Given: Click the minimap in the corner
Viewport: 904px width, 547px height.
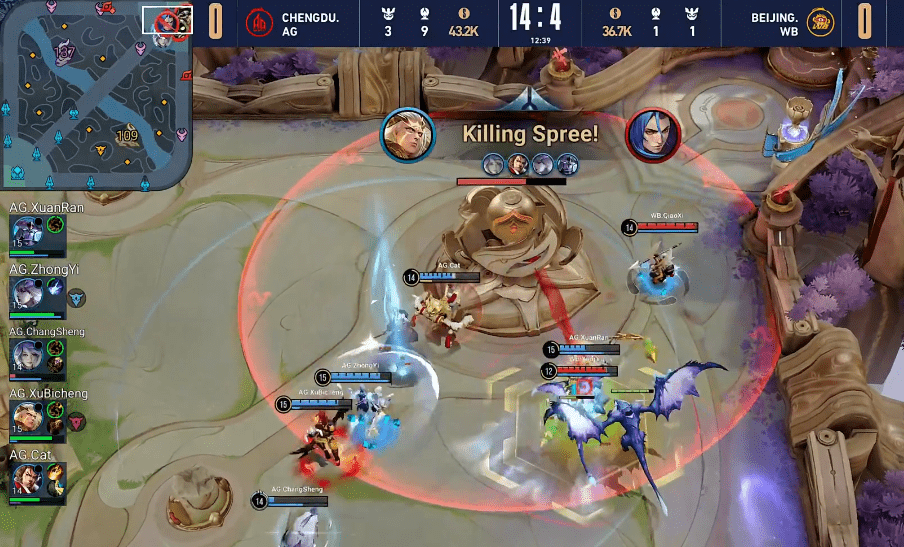Looking at the screenshot, I should point(95,95).
